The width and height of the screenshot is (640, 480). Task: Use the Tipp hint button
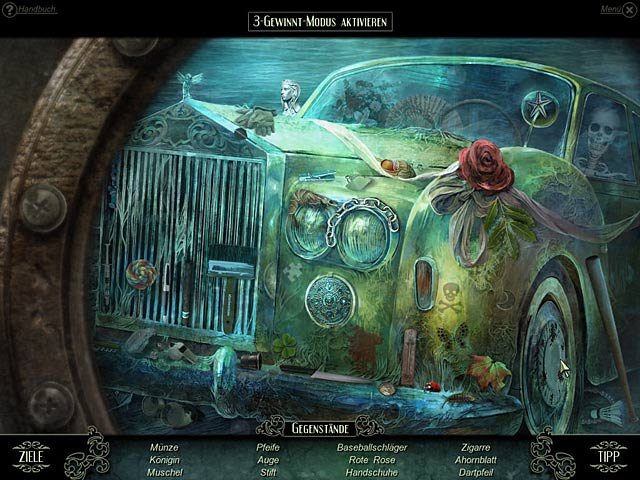pyautogui.click(x=608, y=456)
